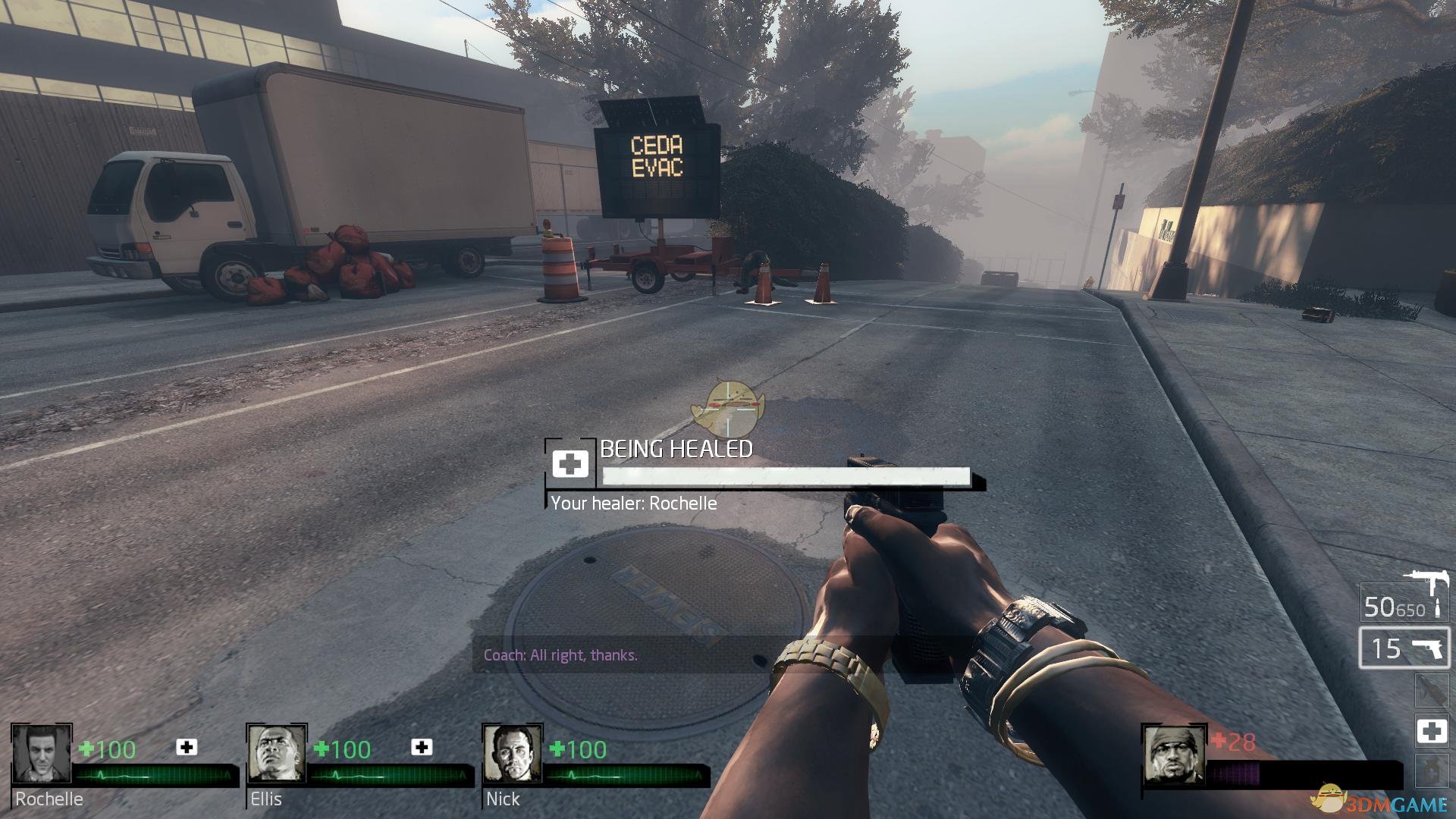Click the medkit icon beside Ellis's health
This screenshot has width=1456, height=819.
422,748
